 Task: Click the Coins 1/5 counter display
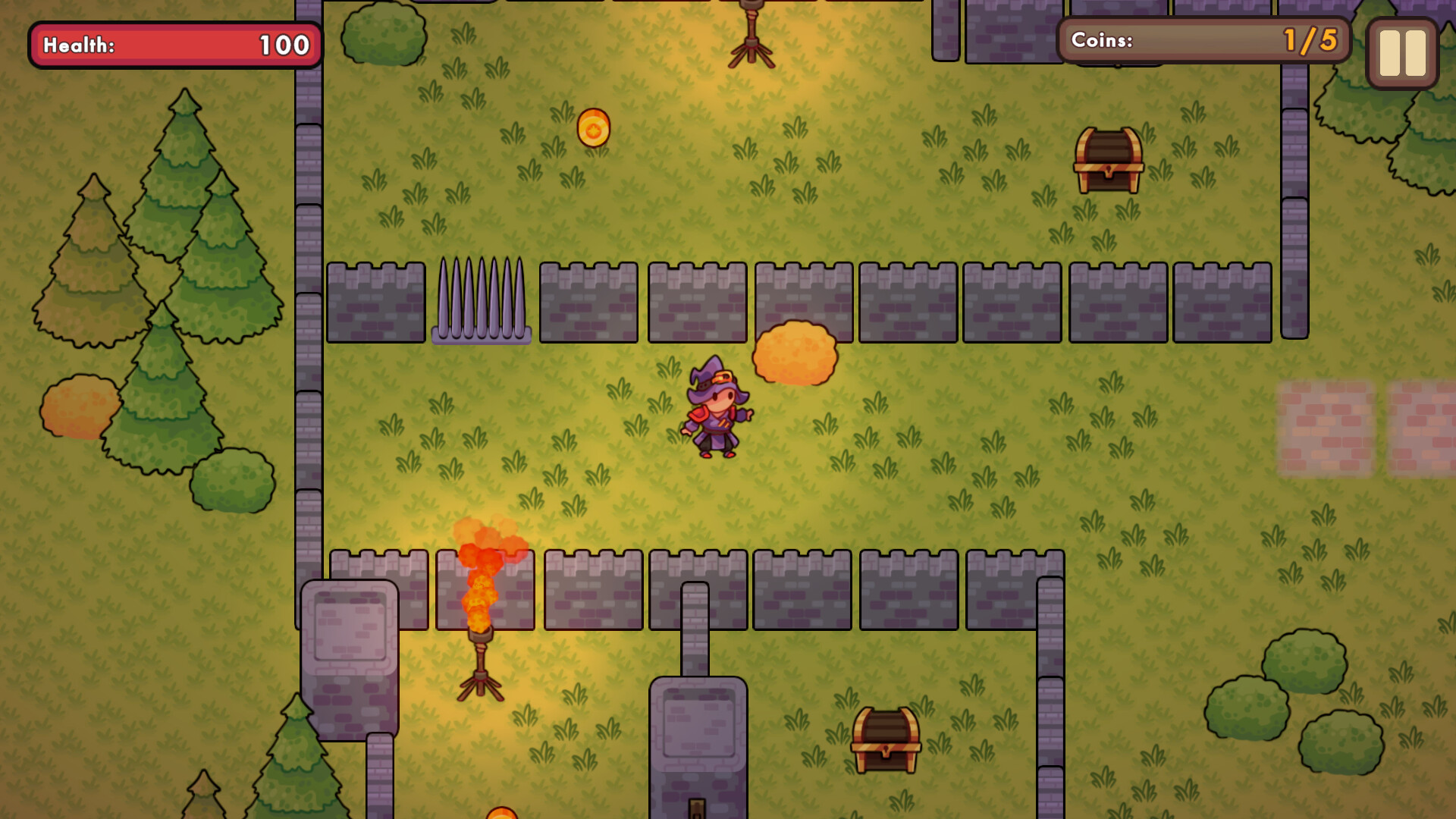pos(1204,41)
